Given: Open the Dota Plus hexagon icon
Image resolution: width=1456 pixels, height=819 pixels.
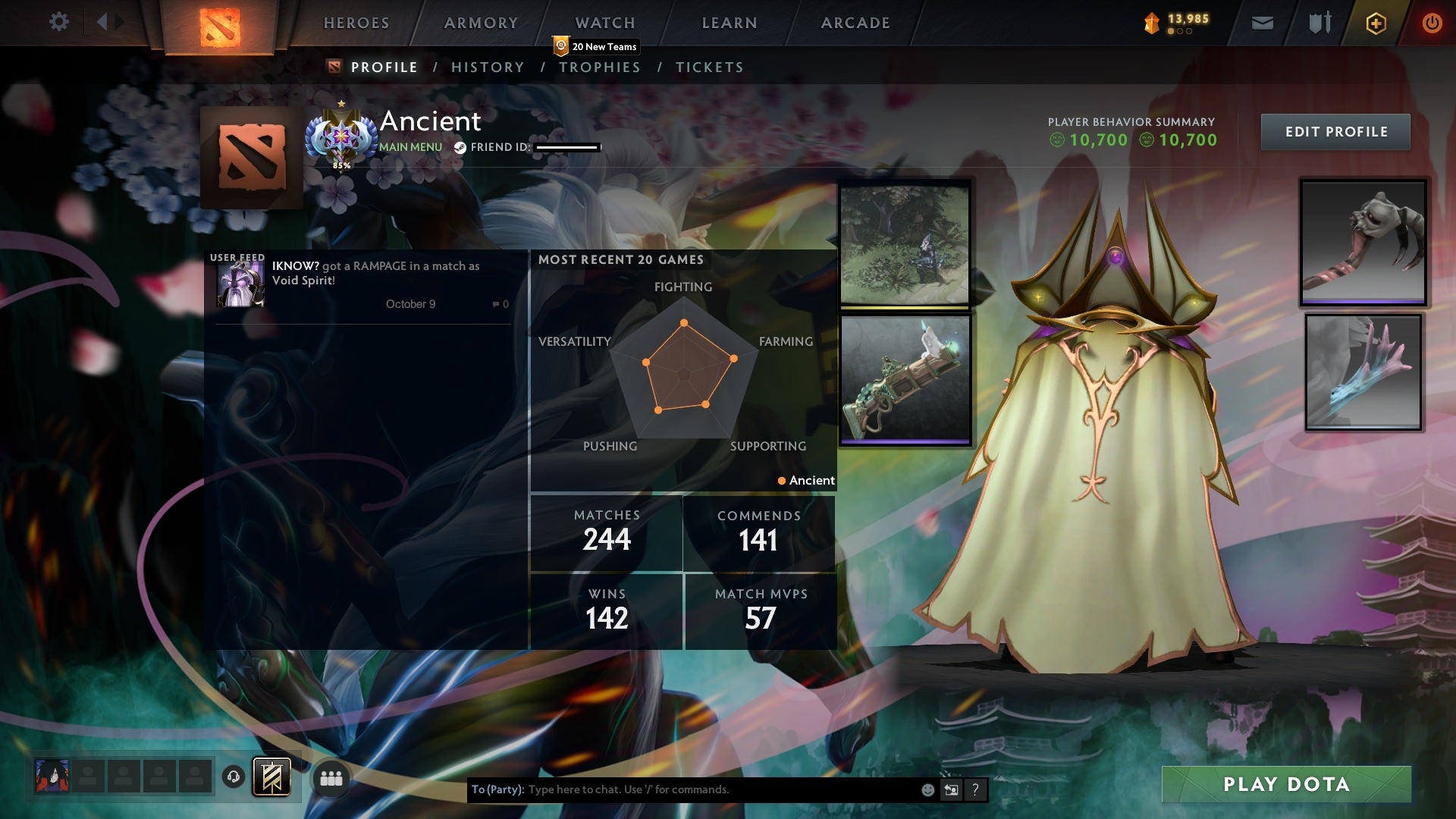Looking at the screenshot, I should [1376, 23].
